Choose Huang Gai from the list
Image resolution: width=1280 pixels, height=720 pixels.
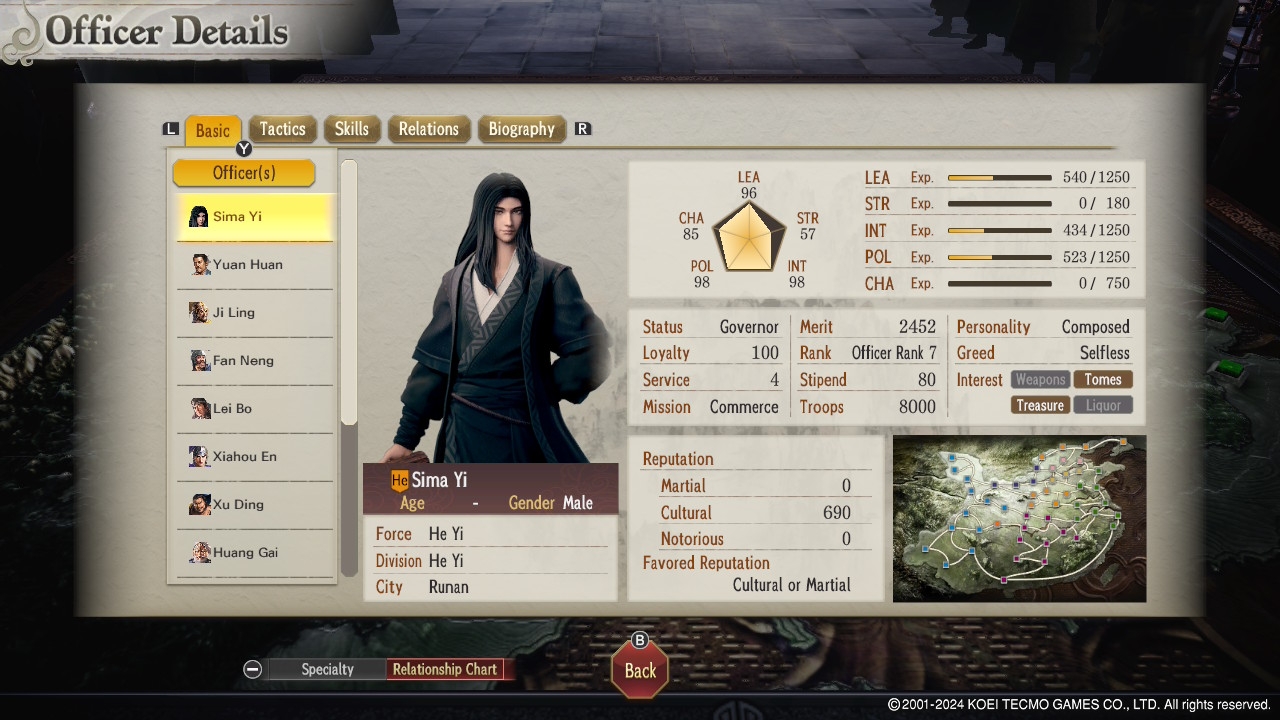255,553
